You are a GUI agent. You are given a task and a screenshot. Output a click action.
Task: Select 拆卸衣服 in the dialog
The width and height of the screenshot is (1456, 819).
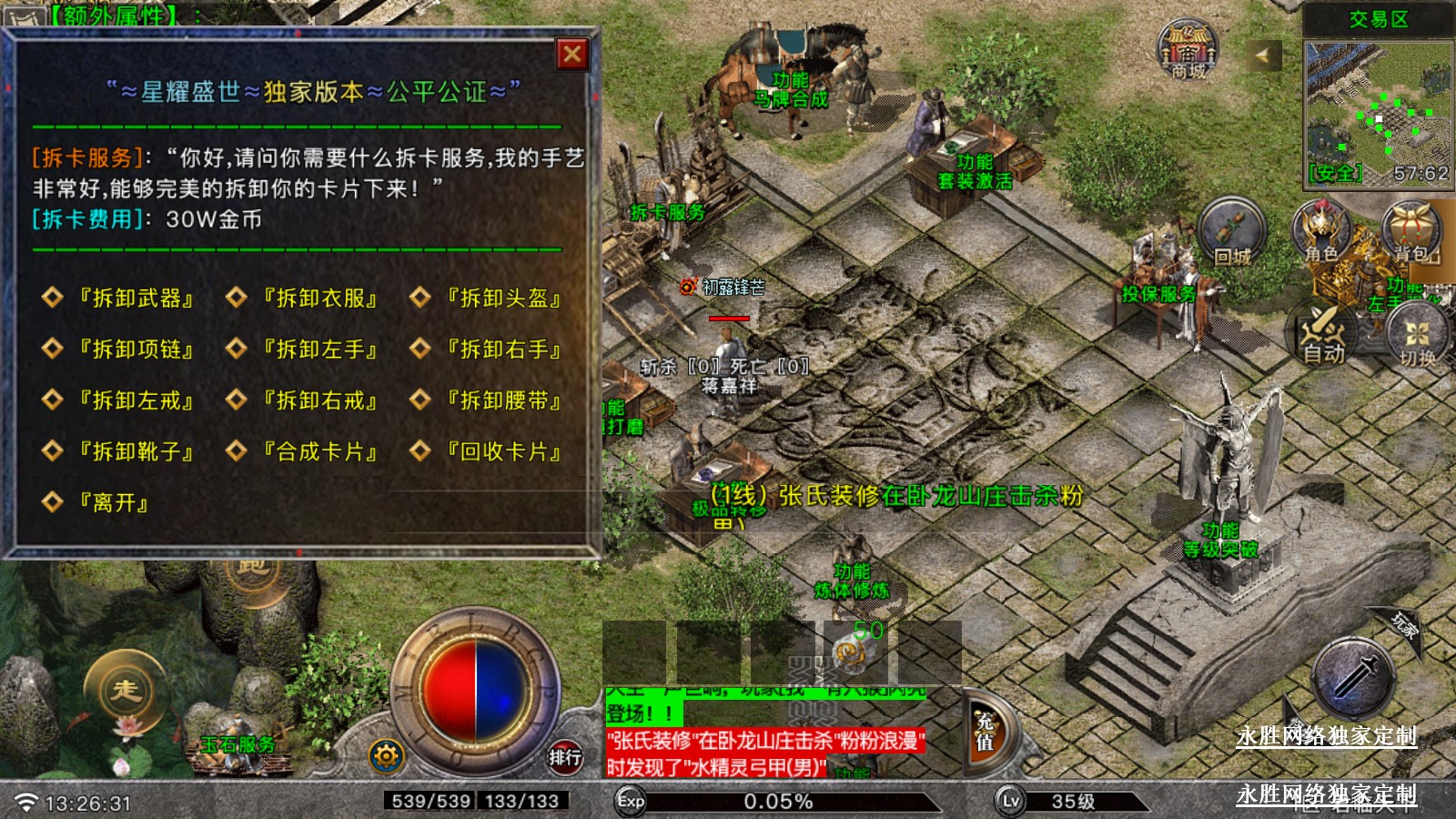point(319,298)
